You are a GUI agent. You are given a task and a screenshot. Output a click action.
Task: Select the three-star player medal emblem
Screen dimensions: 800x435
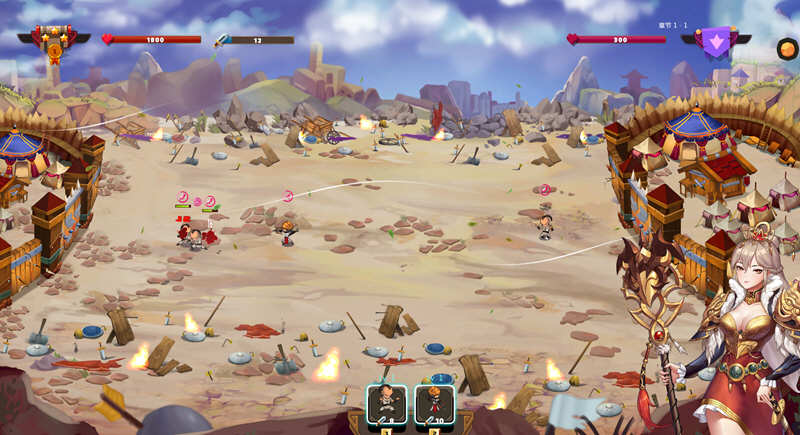(x=54, y=40)
